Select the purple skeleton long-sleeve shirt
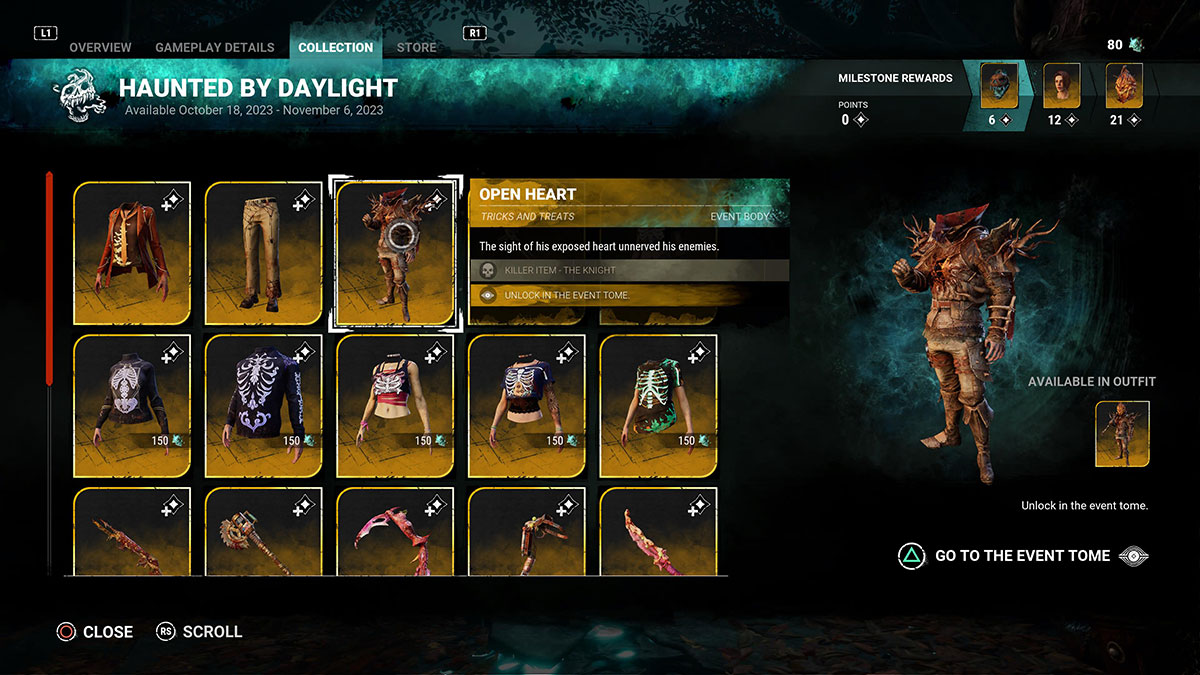The height and width of the screenshot is (675, 1200). click(x=264, y=406)
